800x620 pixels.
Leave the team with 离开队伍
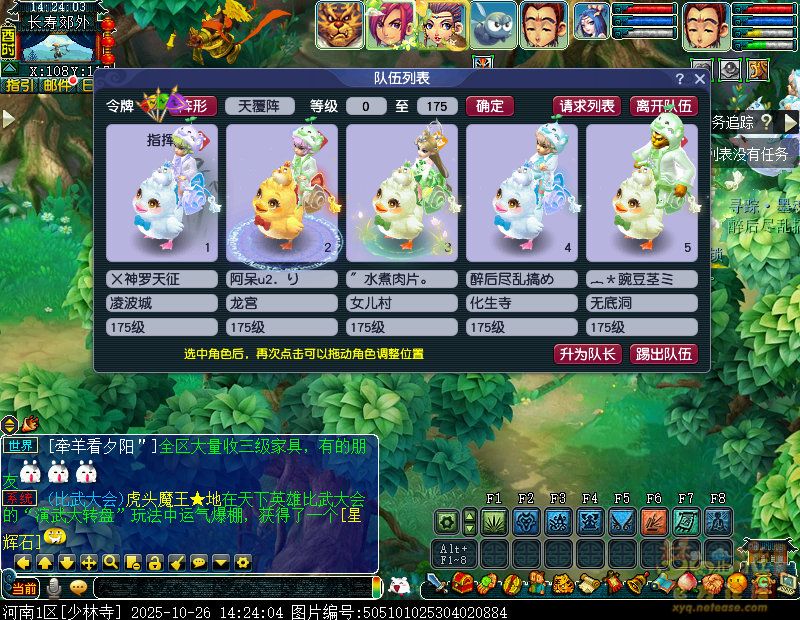click(664, 106)
